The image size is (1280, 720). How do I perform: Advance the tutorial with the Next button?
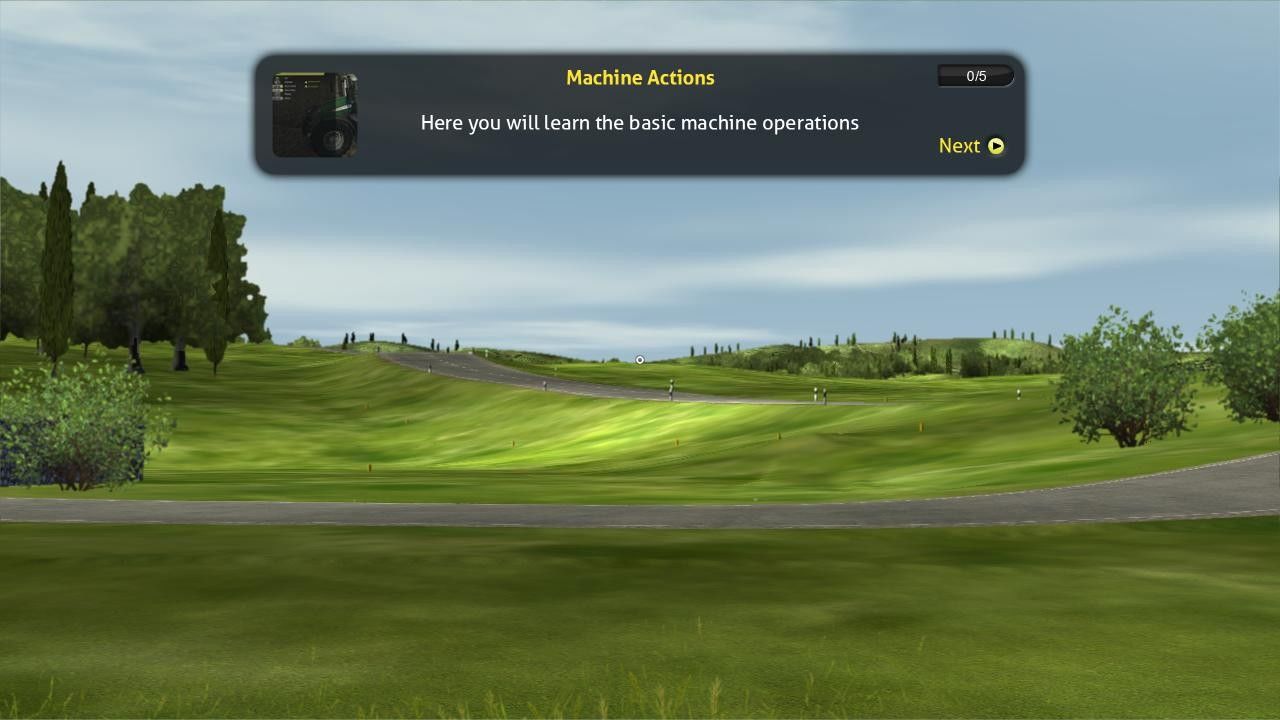pyautogui.click(x=971, y=146)
